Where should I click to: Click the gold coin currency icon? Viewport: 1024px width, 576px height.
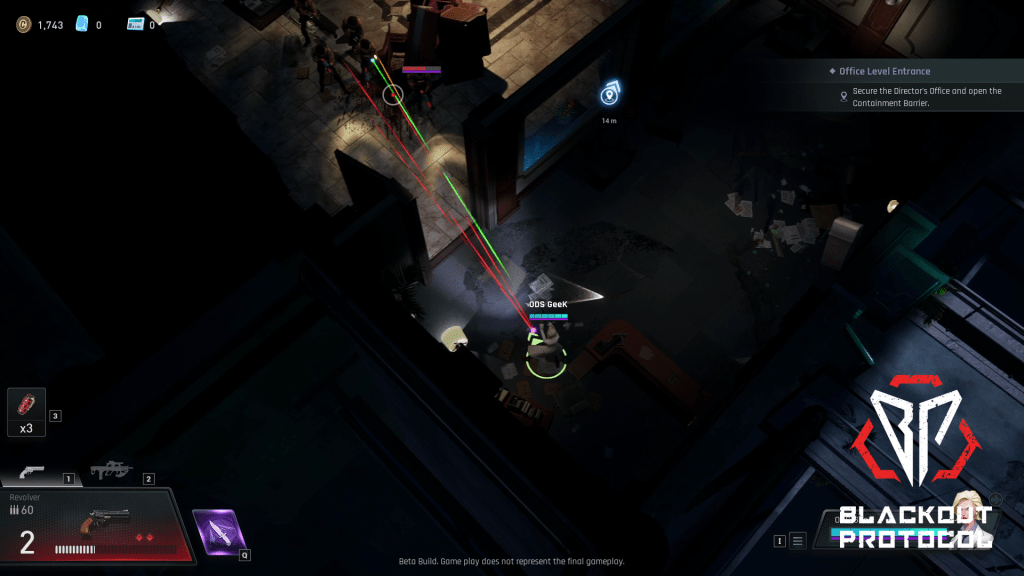click(23, 24)
